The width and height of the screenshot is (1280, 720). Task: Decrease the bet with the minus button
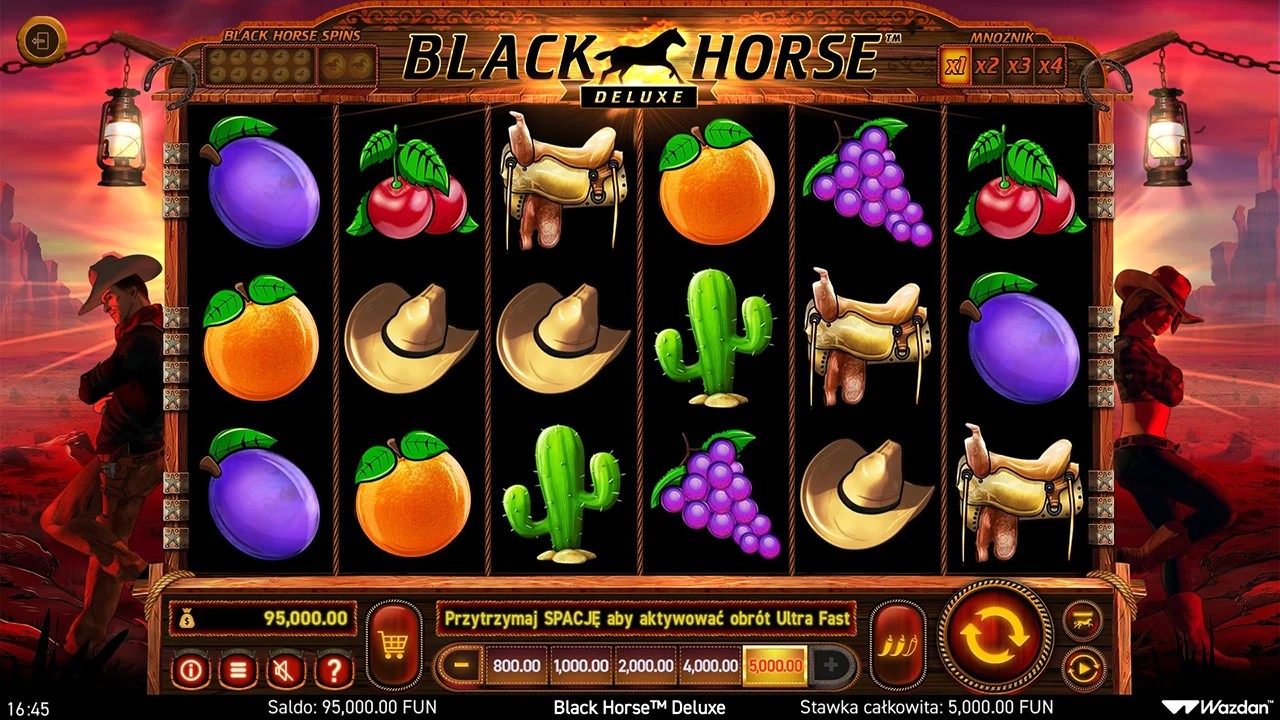point(461,665)
